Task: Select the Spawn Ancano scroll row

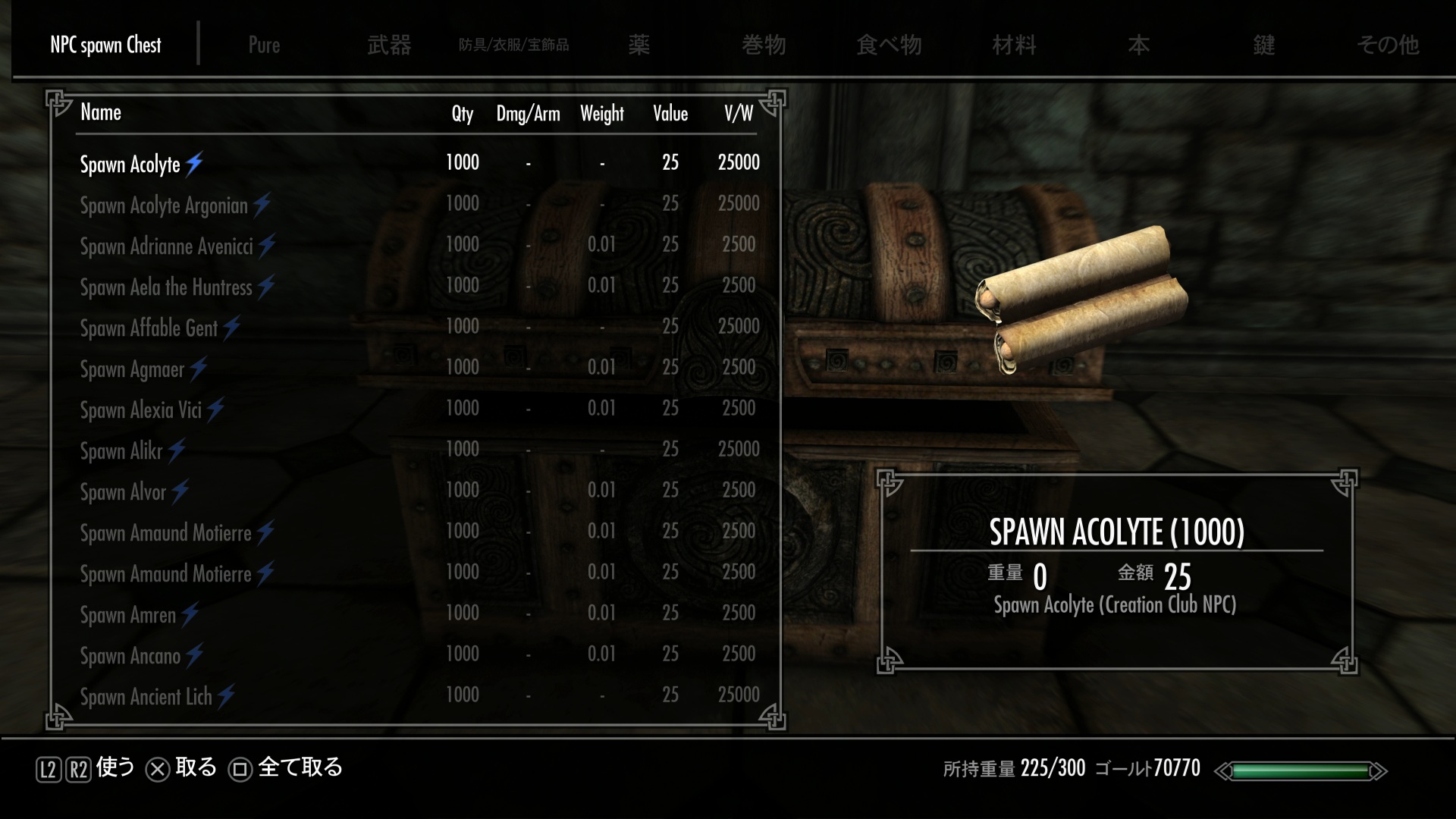Action: click(130, 655)
